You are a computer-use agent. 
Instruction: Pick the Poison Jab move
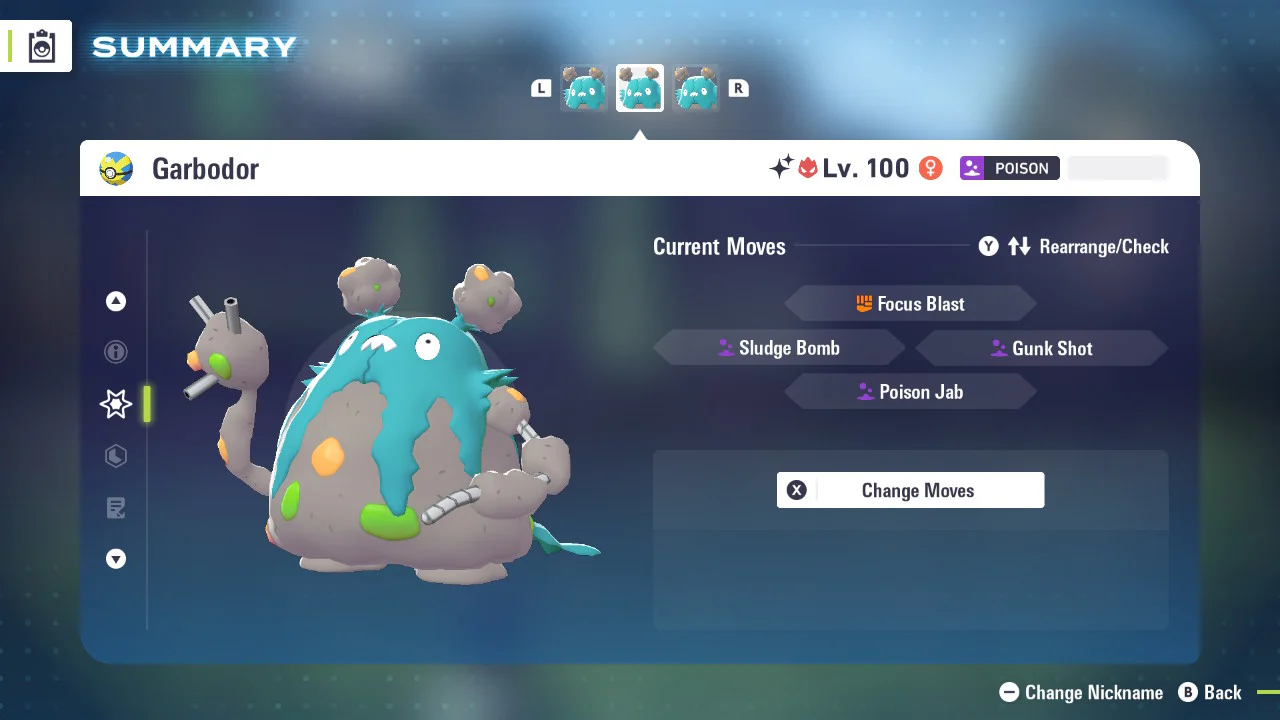910,392
